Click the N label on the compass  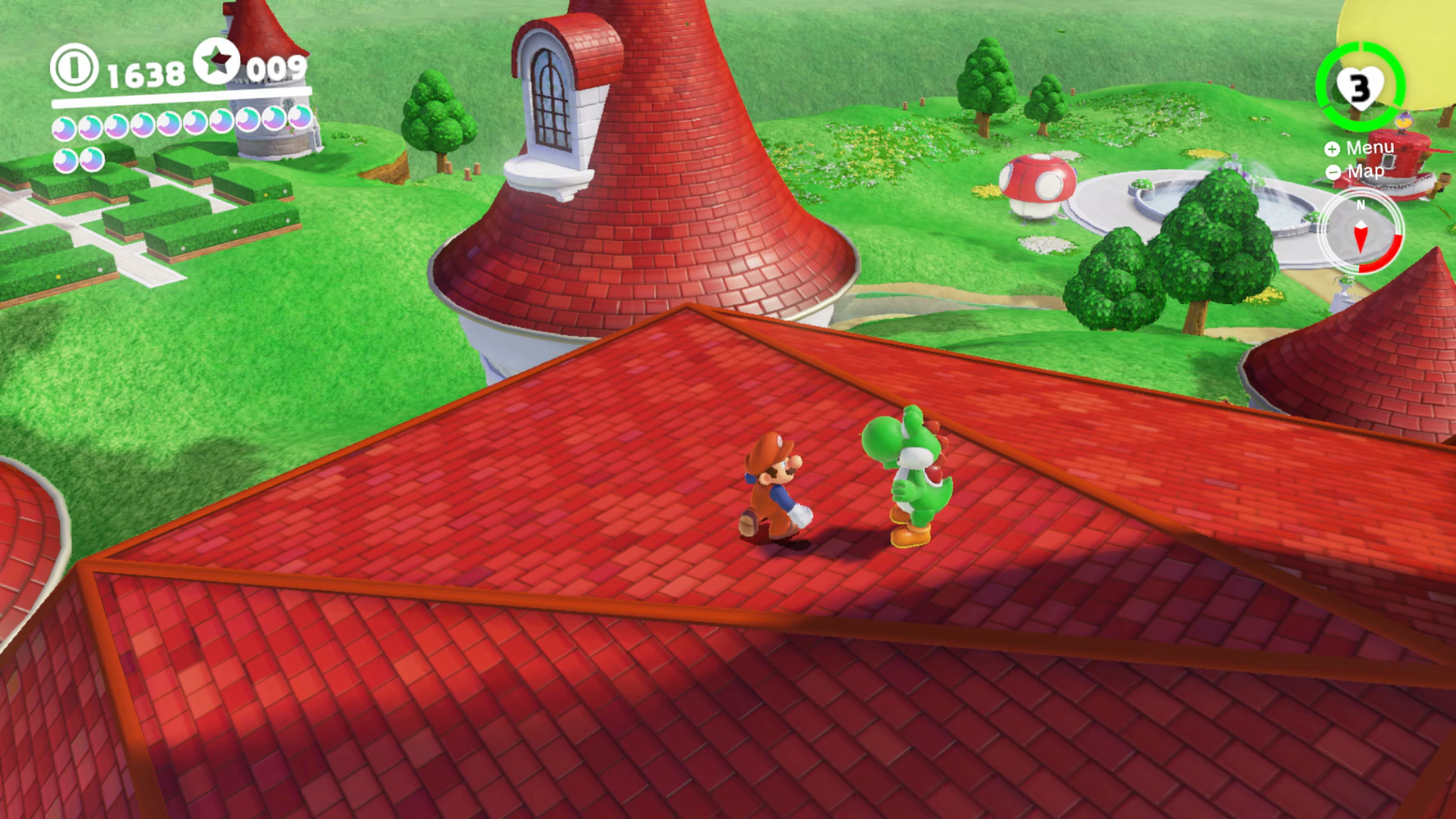click(1361, 204)
